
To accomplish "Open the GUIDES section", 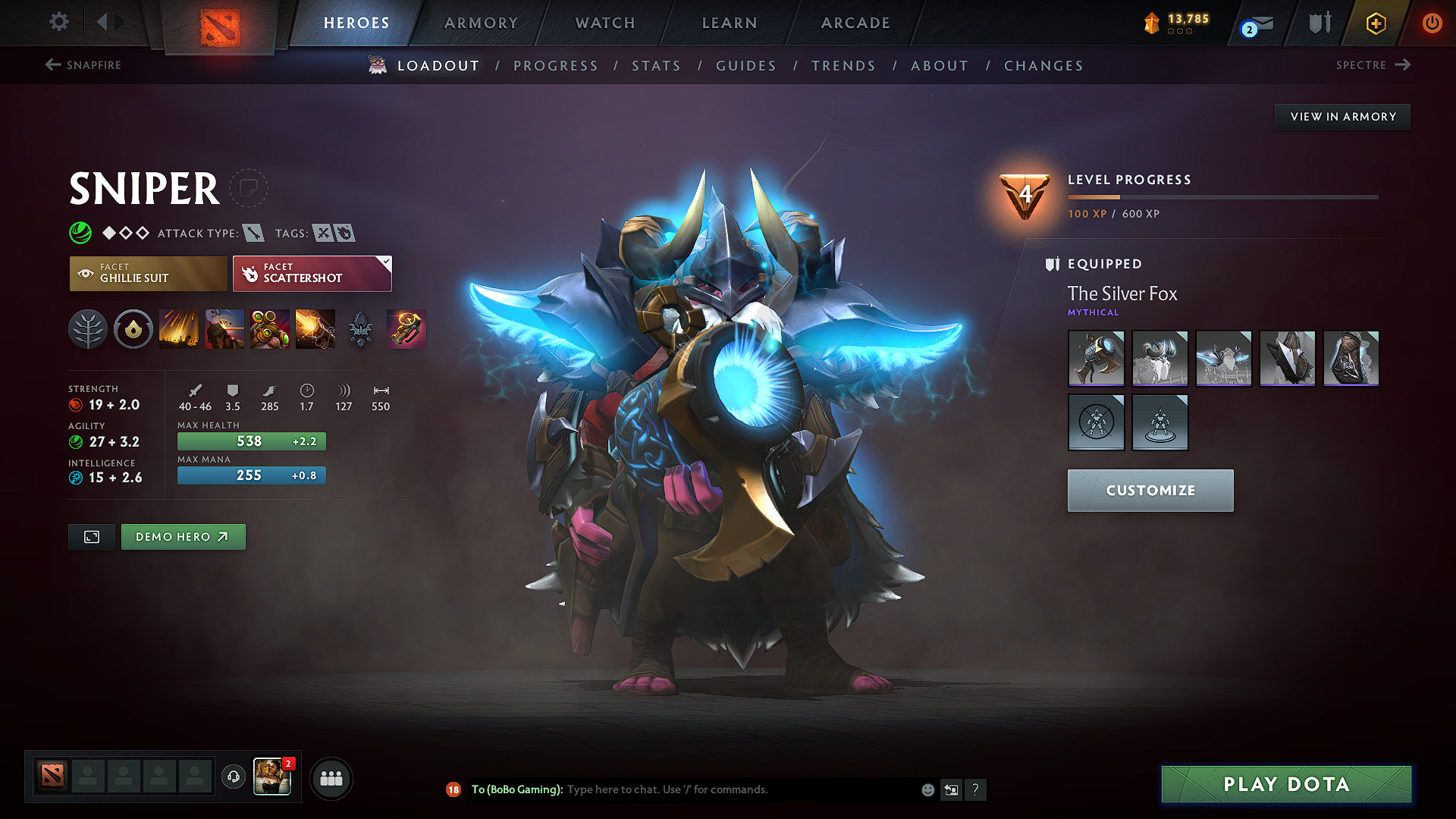I will (745, 66).
